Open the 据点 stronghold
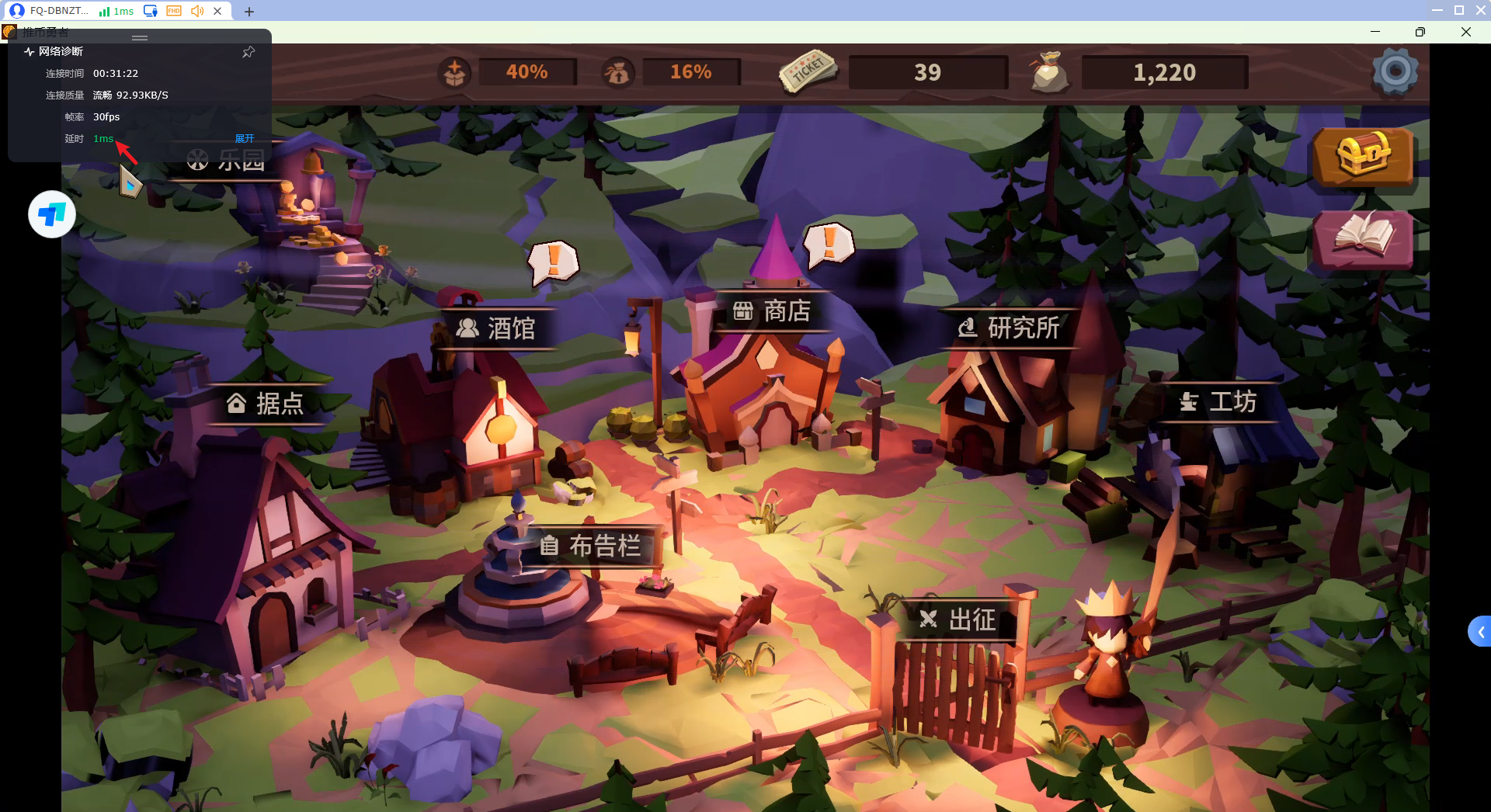This screenshot has height=812, width=1491. pyautogui.click(x=265, y=404)
